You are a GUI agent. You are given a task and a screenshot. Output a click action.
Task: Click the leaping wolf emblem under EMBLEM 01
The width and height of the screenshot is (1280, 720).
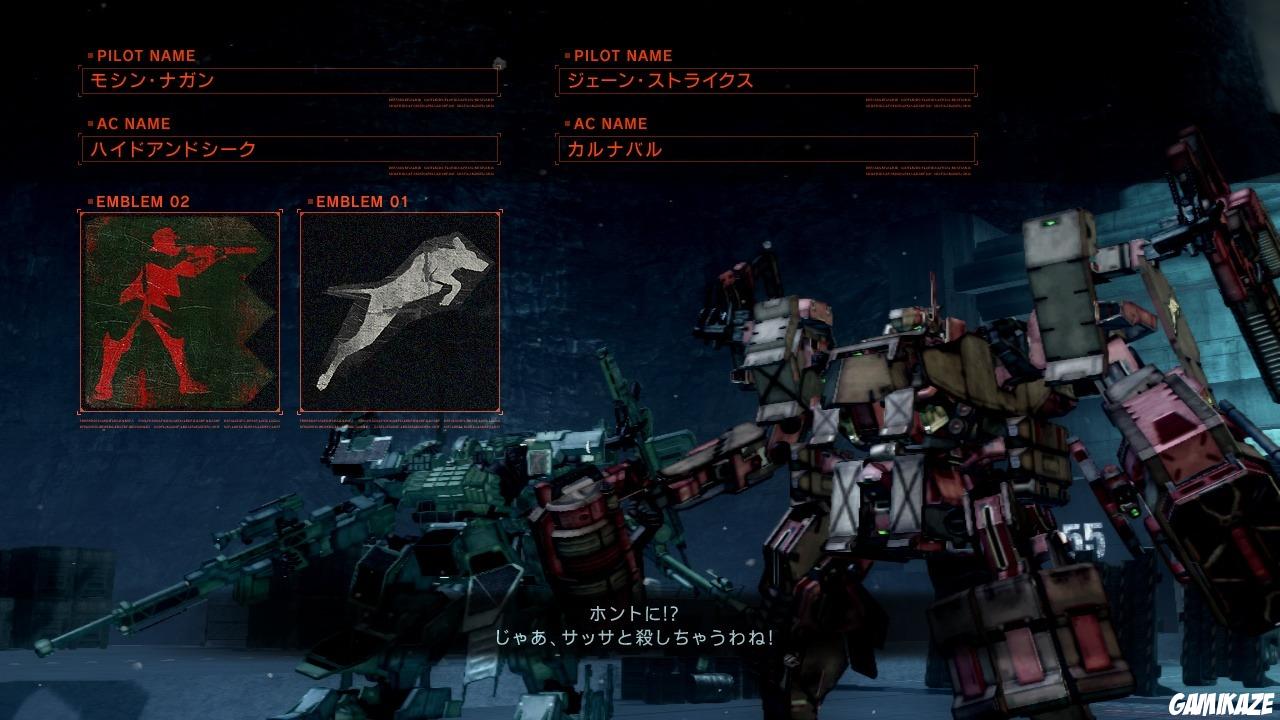coord(399,310)
